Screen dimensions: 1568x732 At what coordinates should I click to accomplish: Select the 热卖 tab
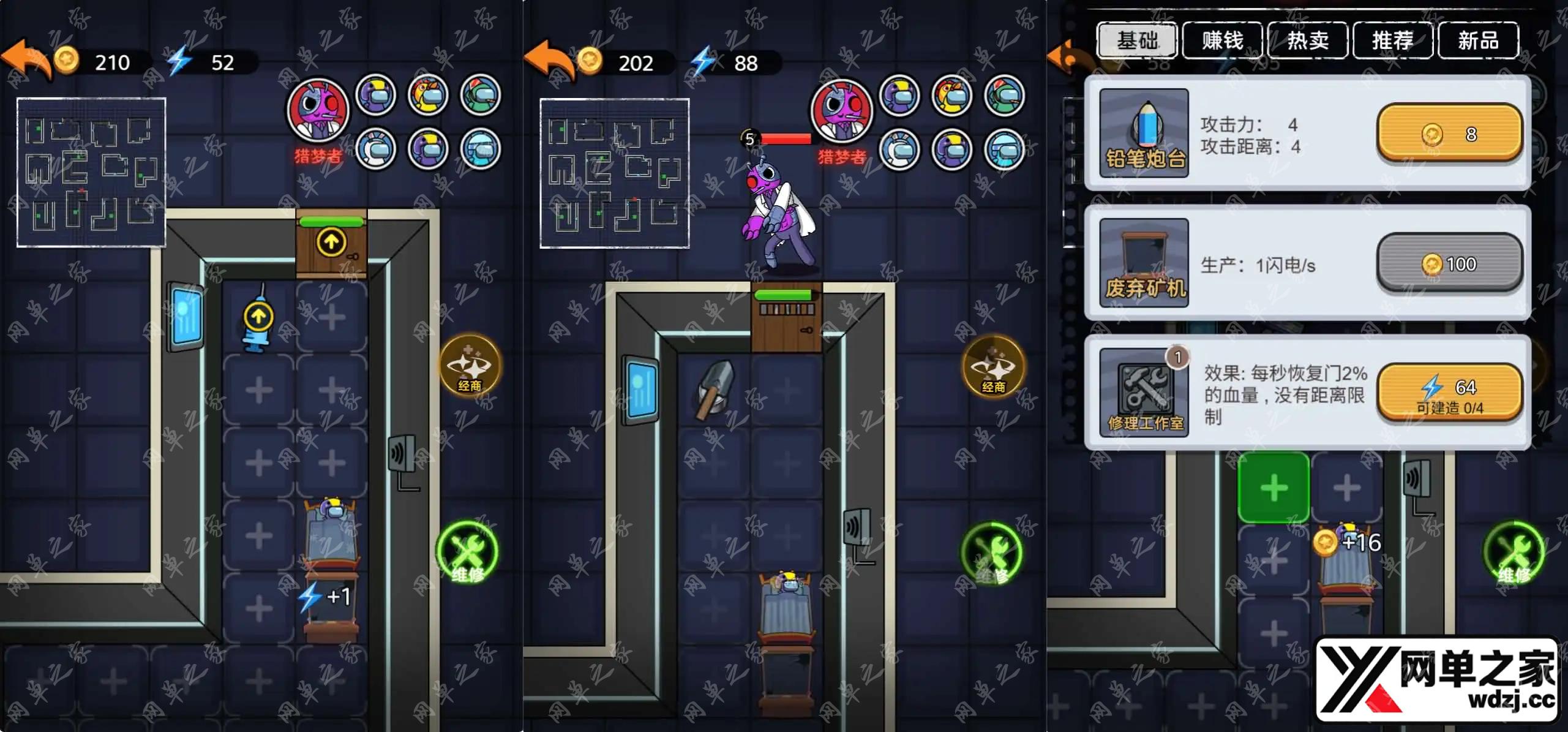point(1307,40)
